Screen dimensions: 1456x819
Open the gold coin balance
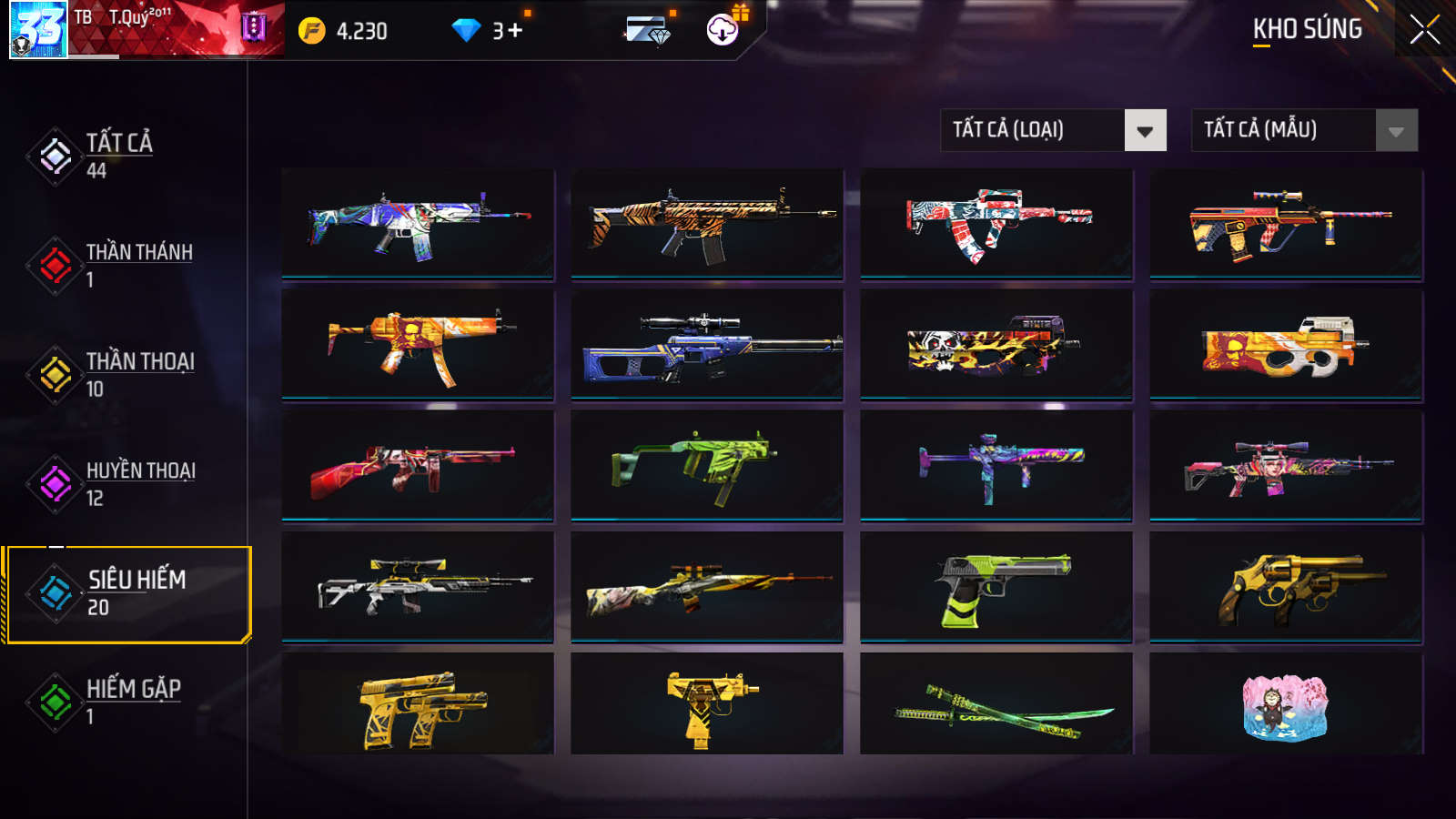click(x=343, y=31)
